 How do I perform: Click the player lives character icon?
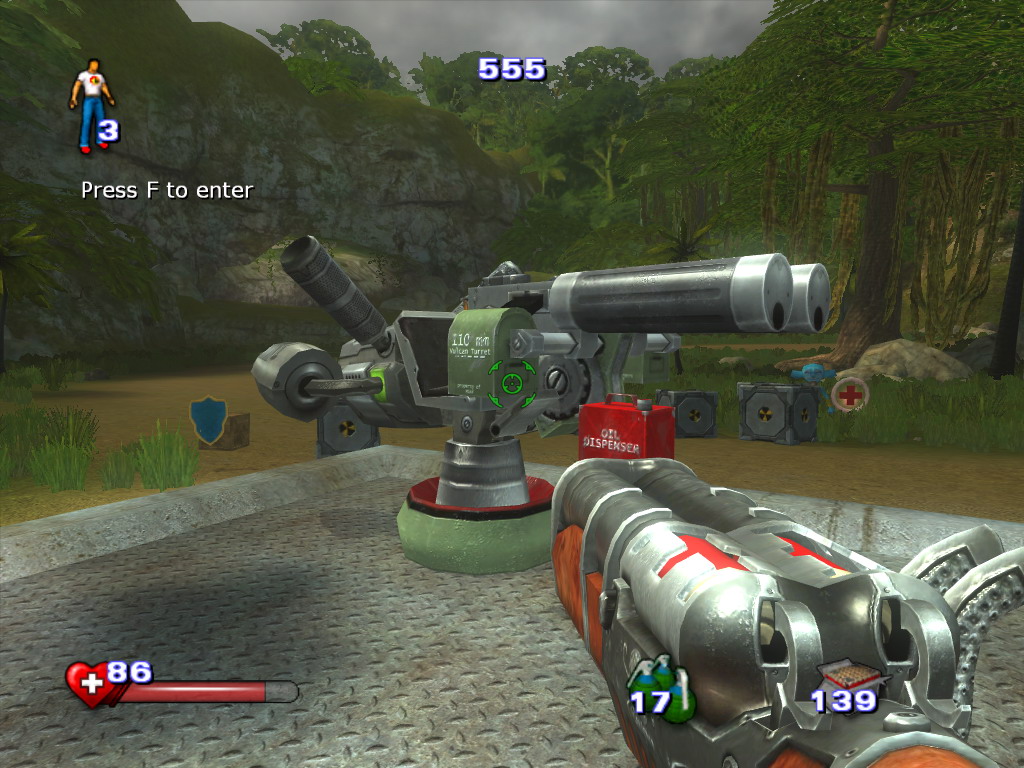(x=91, y=103)
